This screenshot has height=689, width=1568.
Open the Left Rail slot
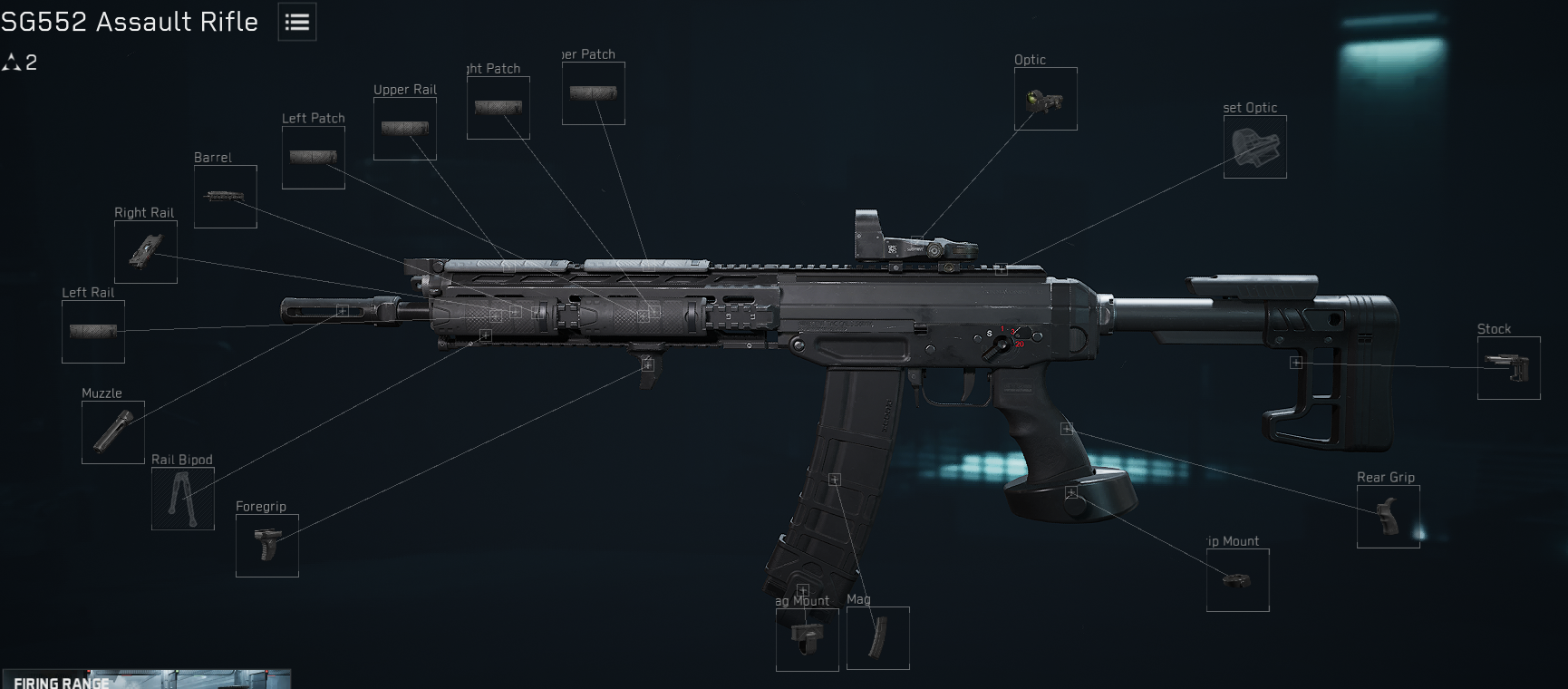[x=93, y=332]
